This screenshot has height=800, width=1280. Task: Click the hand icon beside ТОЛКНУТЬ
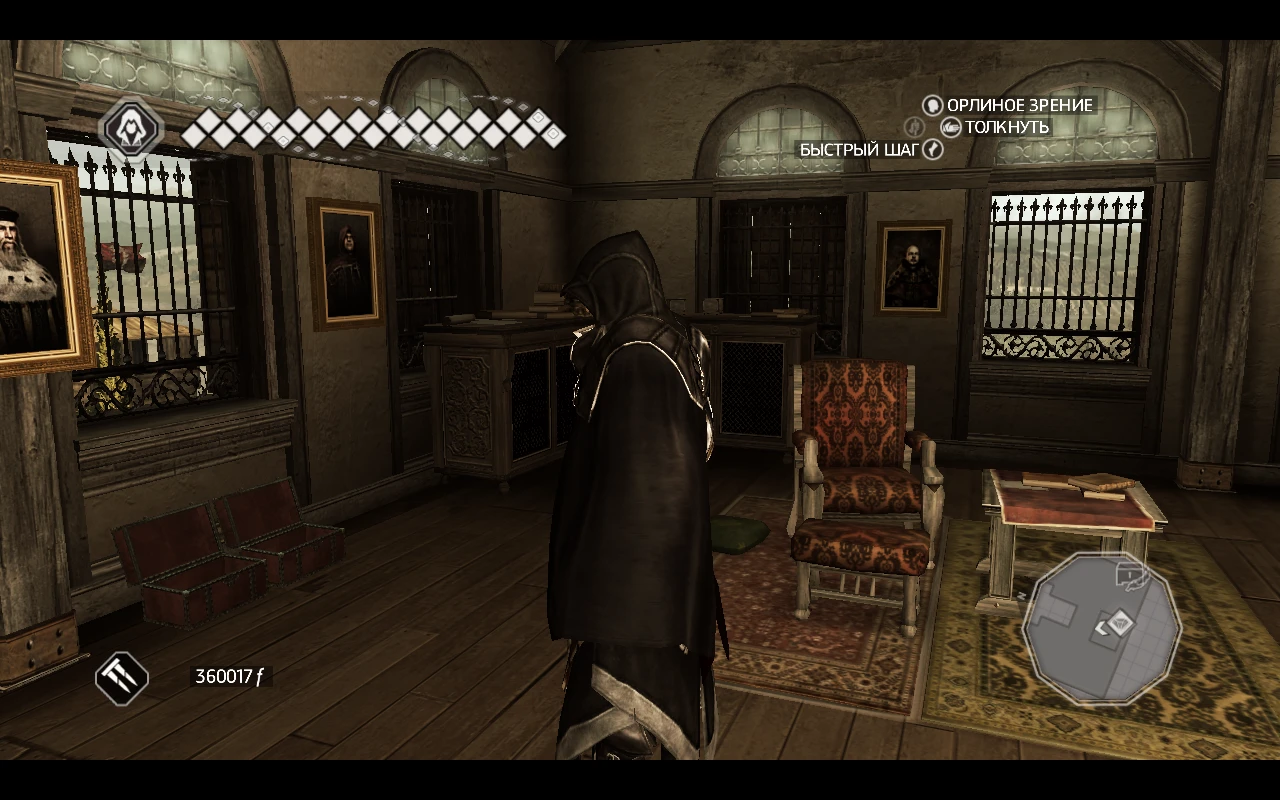[x=950, y=127]
